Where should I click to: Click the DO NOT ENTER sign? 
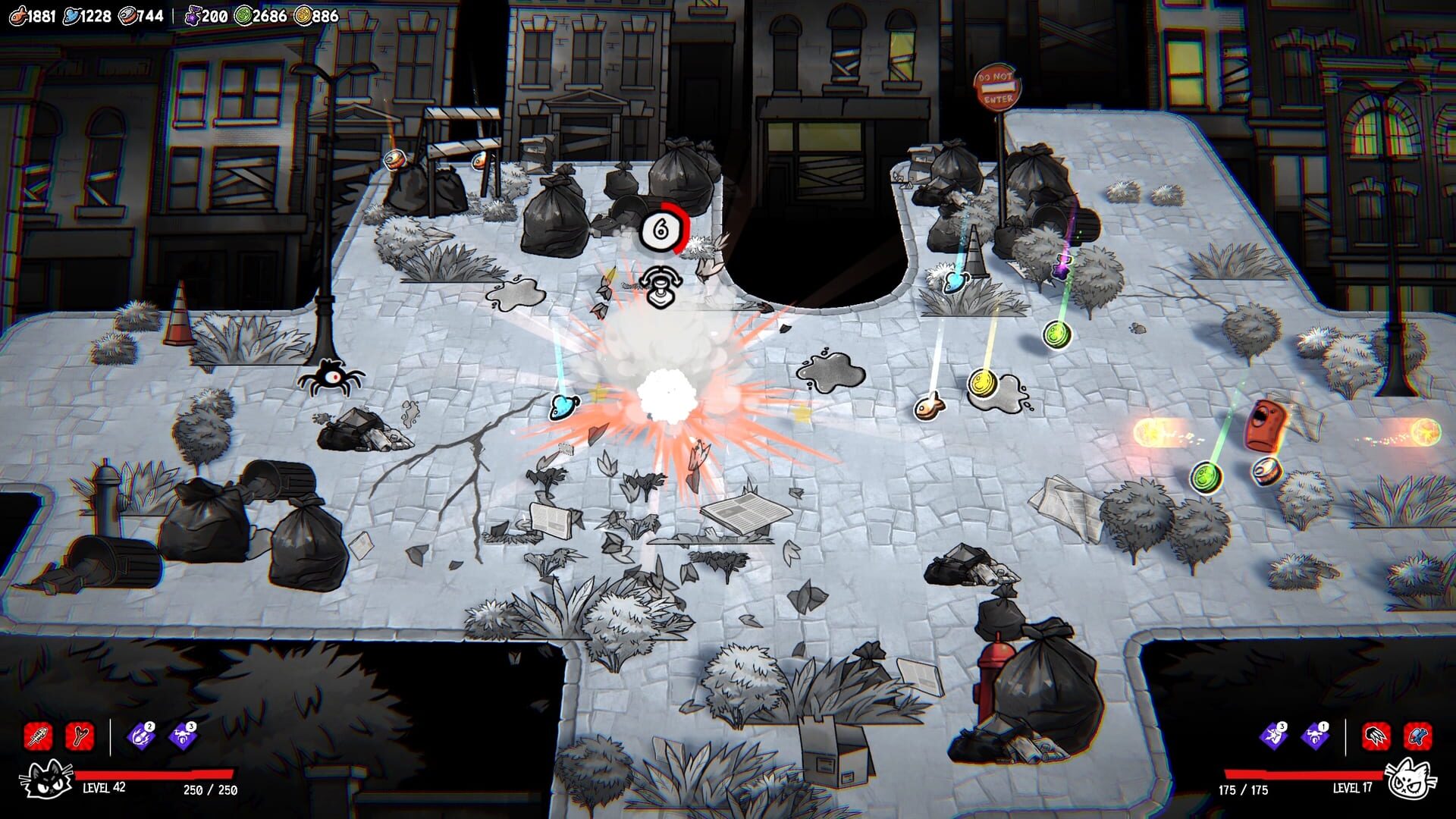click(x=997, y=86)
